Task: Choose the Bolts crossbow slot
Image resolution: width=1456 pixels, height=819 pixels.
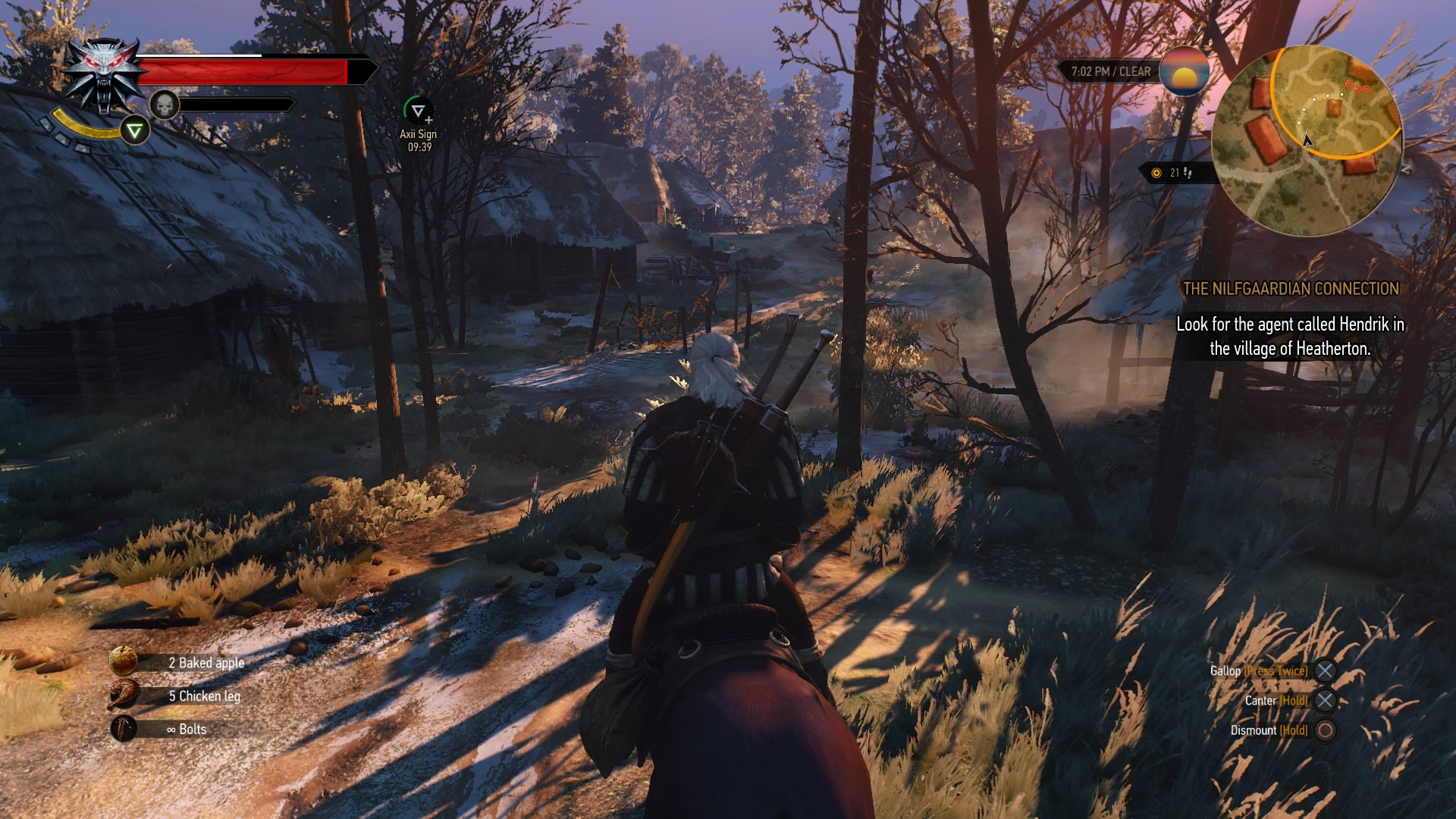Action: click(124, 729)
